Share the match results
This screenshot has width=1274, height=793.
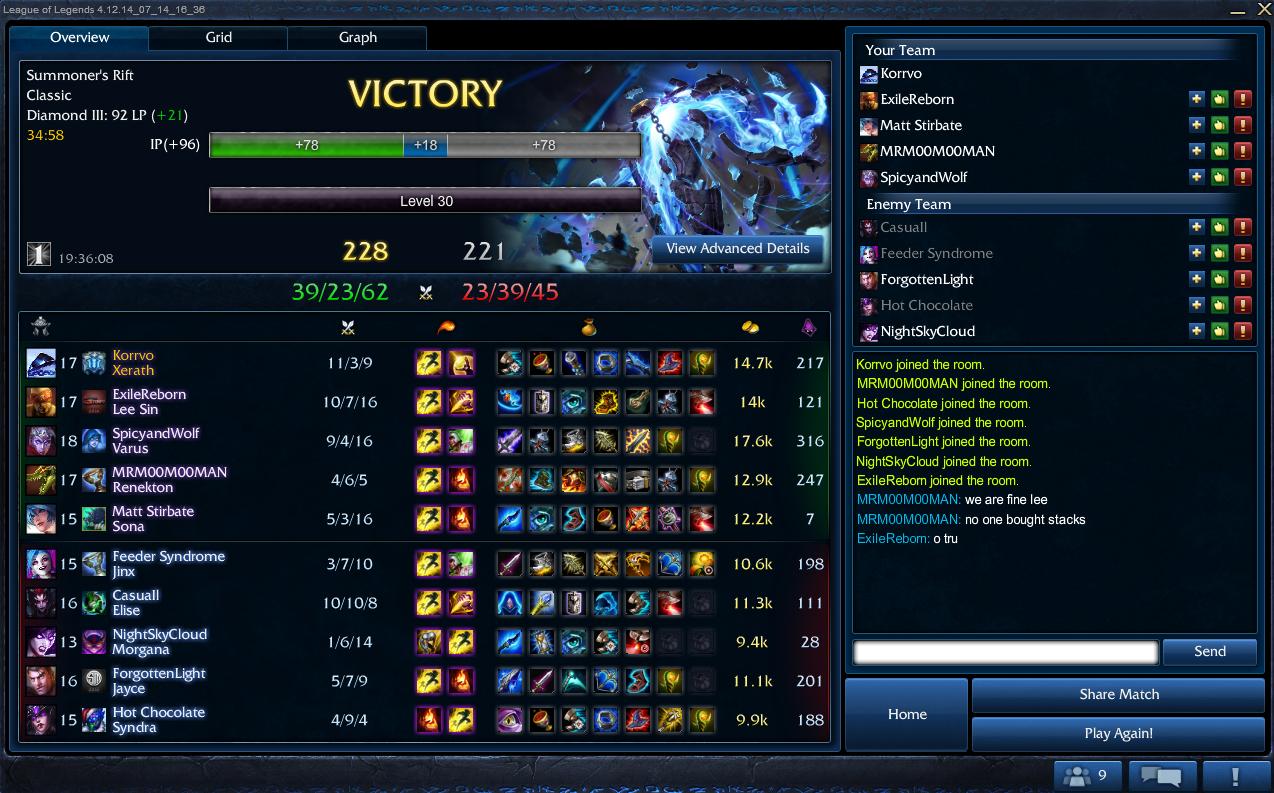coord(1118,695)
